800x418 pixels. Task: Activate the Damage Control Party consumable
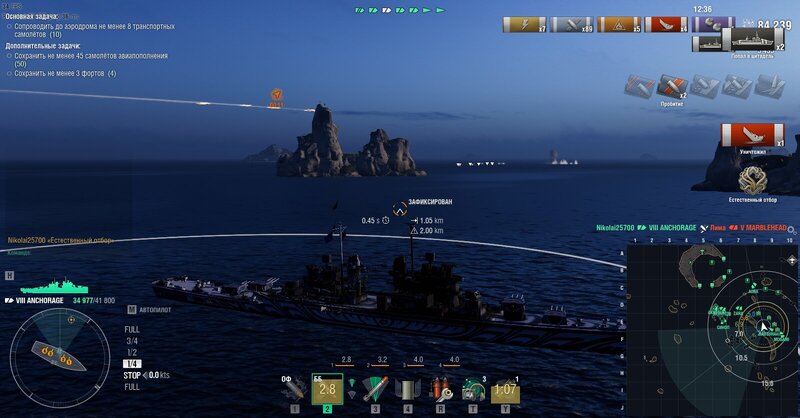pos(440,389)
